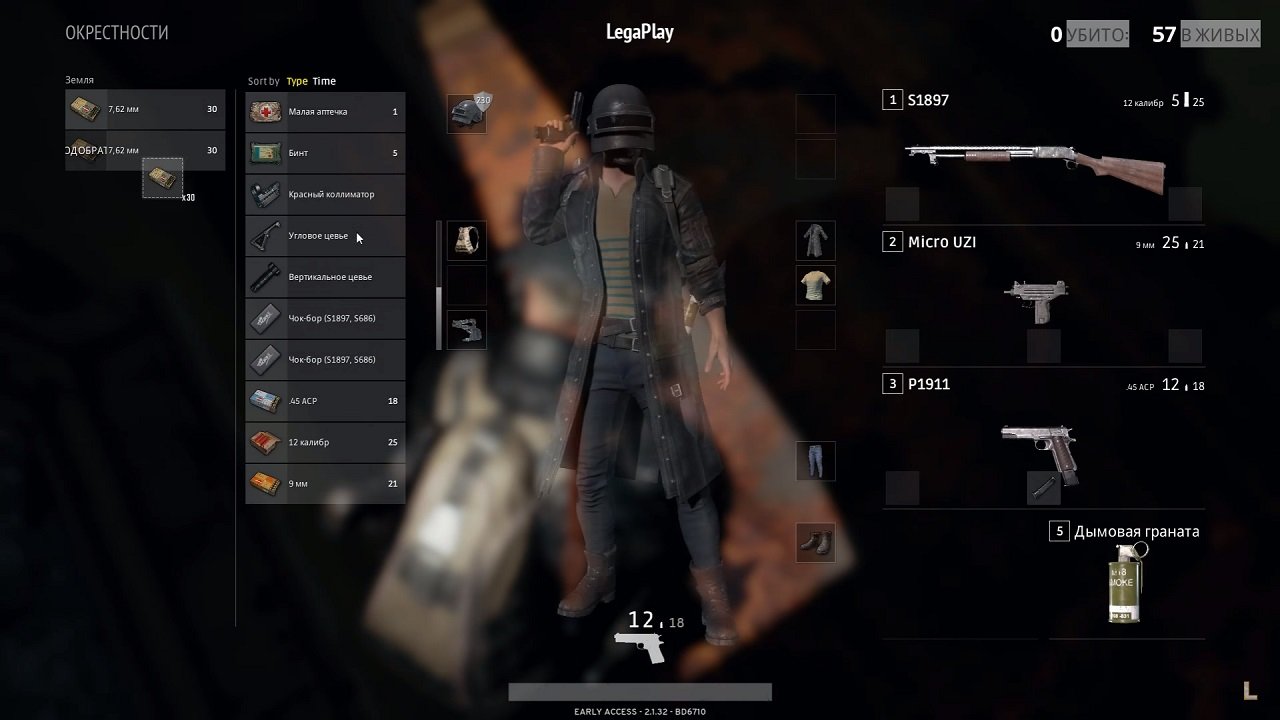Click the Вертикальное цевье (vertical grip) icon
The width and height of the screenshot is (1280, 720).
point(264,276)
